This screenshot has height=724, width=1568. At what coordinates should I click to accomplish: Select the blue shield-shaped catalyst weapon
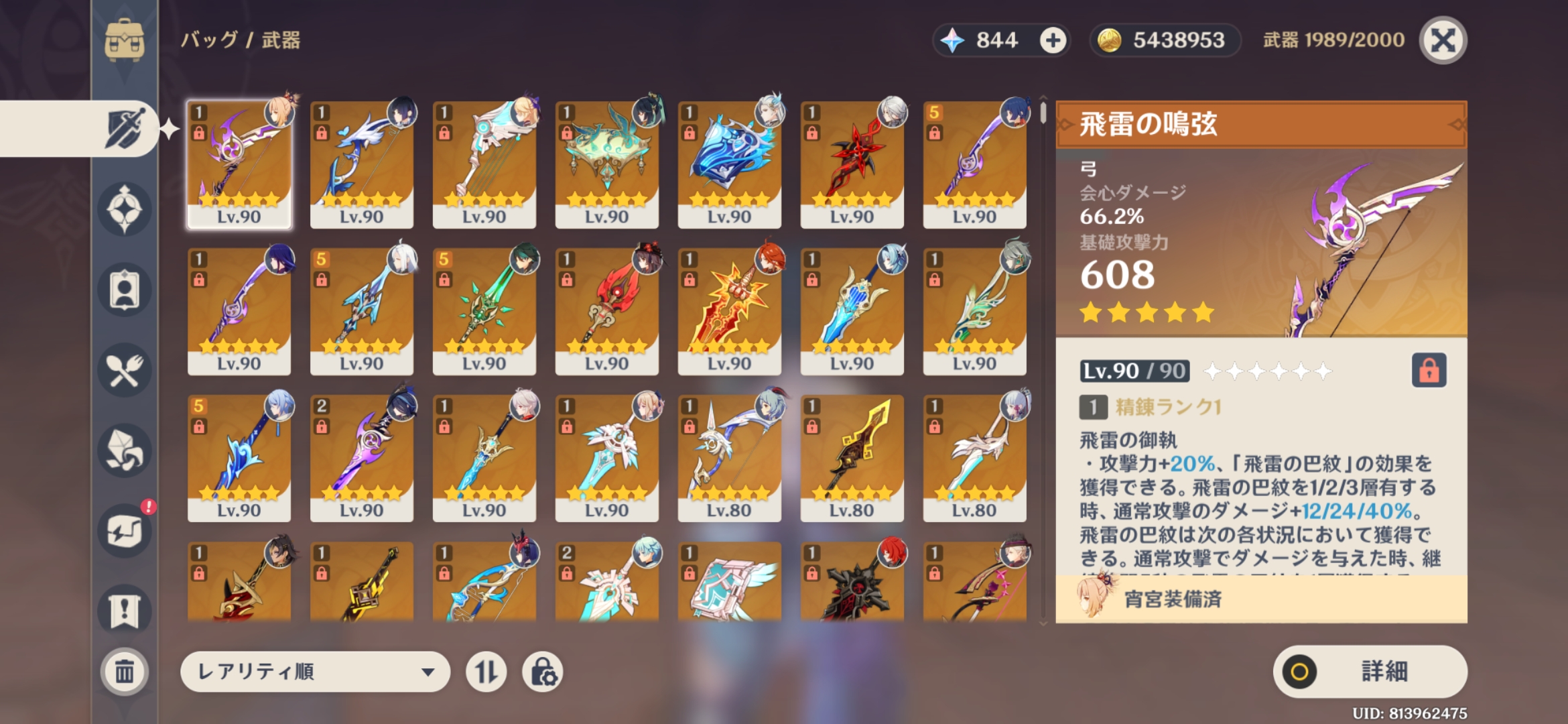pos(729,164)
